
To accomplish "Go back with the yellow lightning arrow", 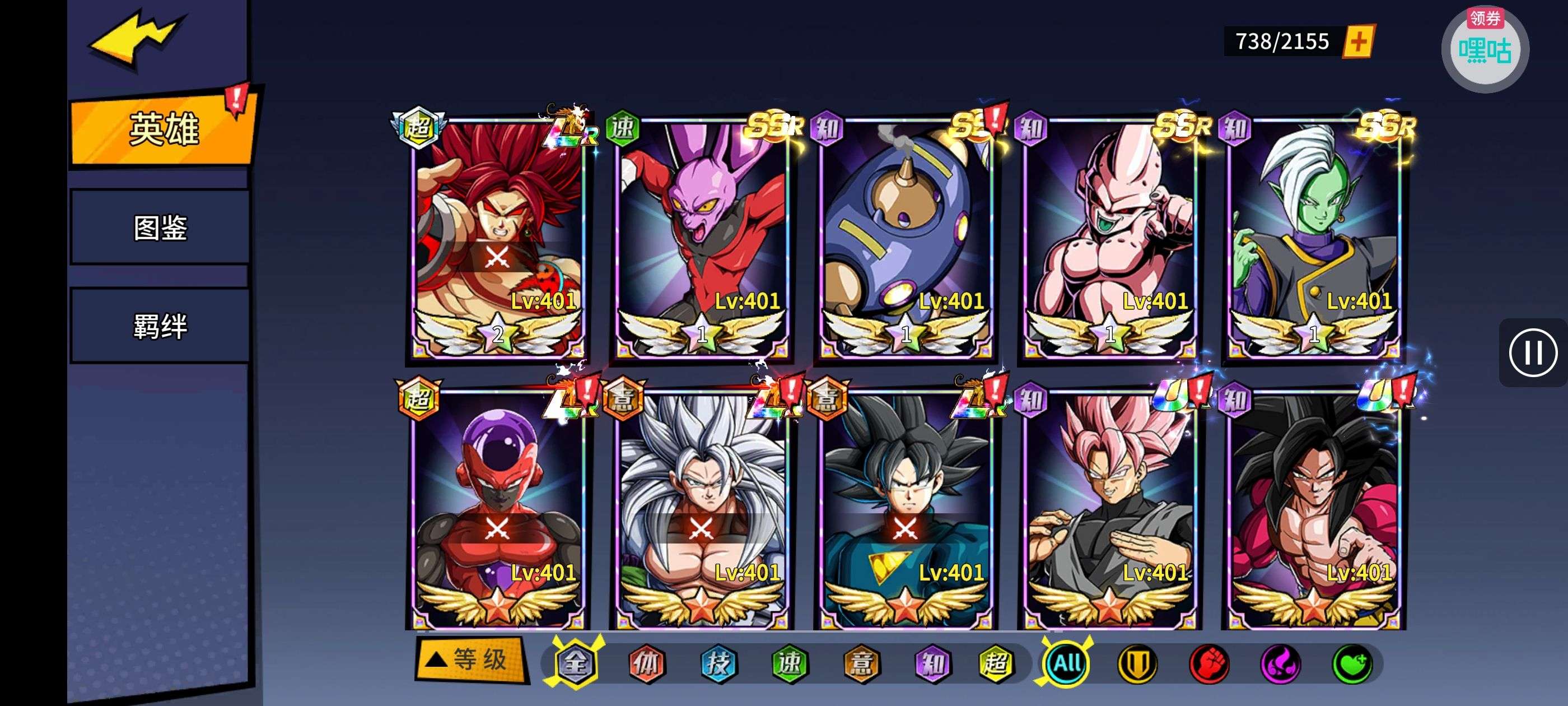I will (x=135, y=38).
